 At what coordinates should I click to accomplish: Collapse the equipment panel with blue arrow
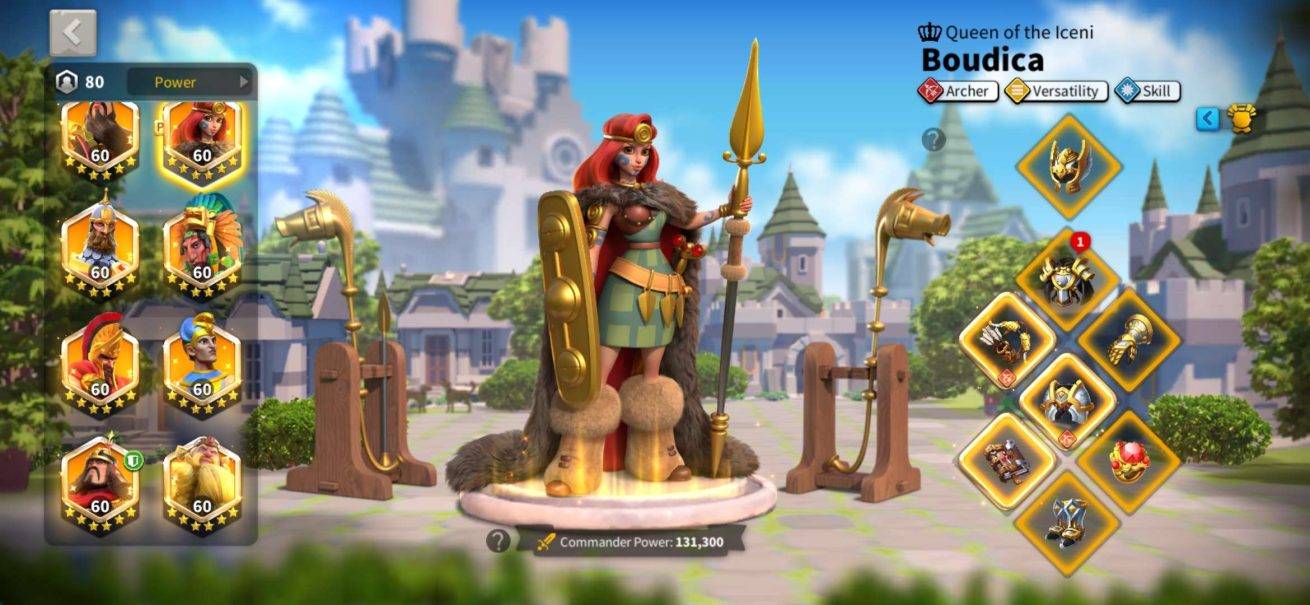pos(1208,119)
